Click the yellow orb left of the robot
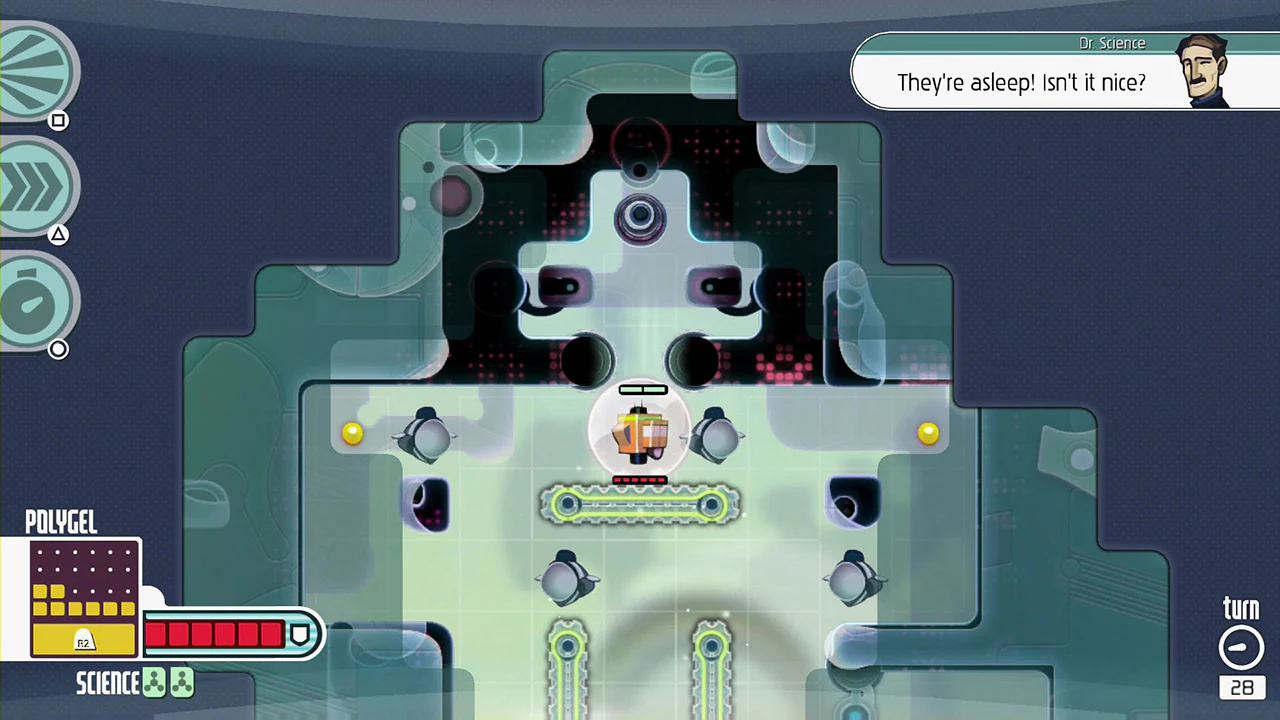This screenshot has width=1280, height=720. coord(352,432)
